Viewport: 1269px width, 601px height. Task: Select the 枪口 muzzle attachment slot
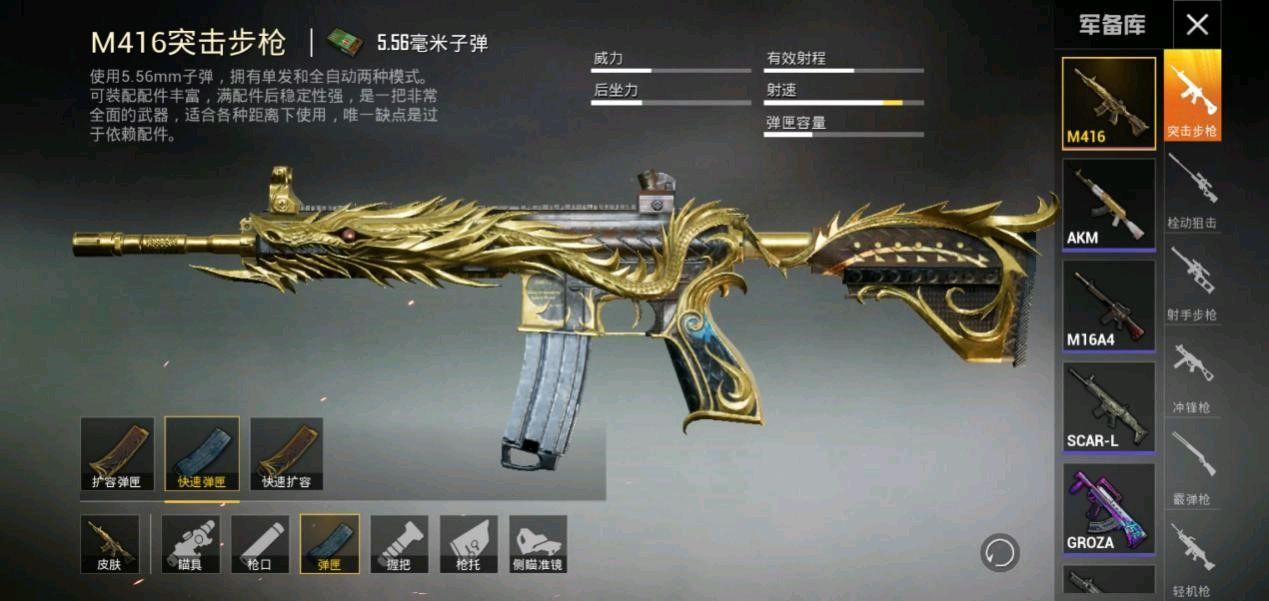tap(260, 544)
